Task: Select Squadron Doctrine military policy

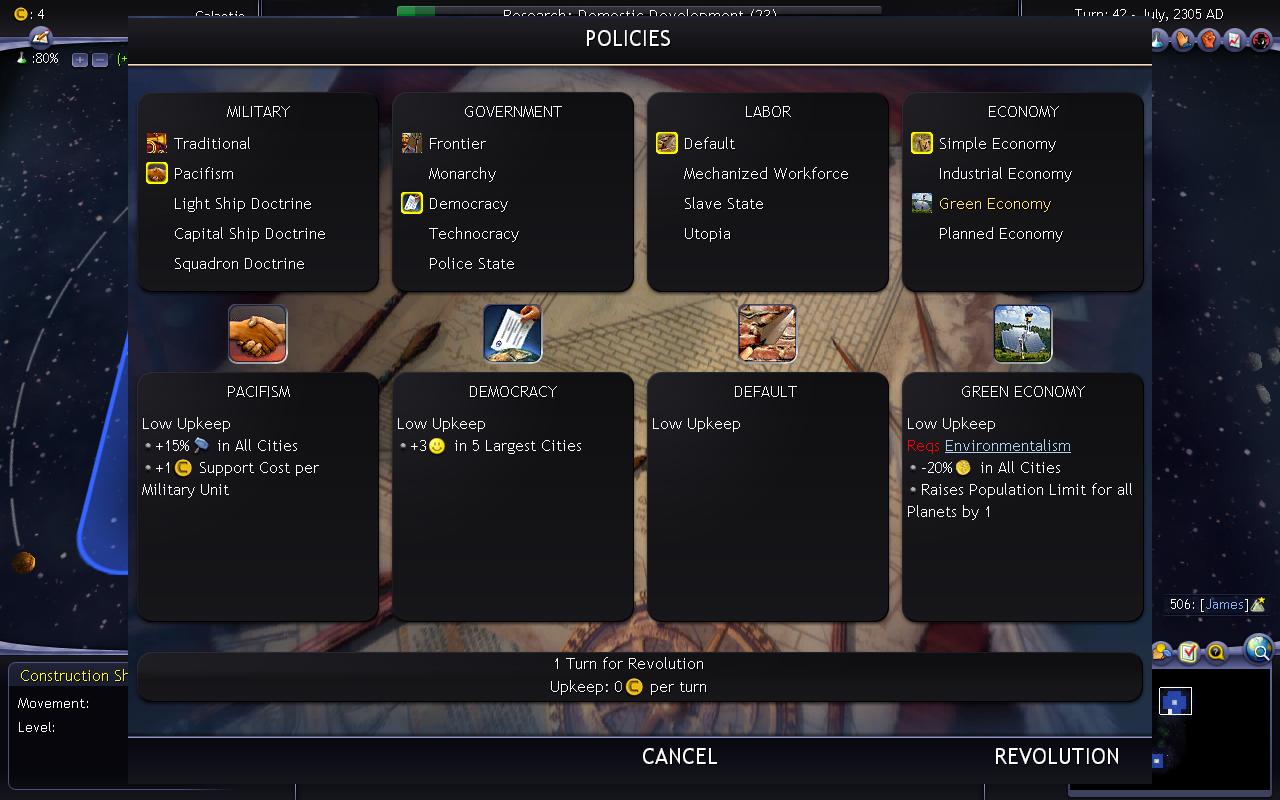Action: (239, 264)
